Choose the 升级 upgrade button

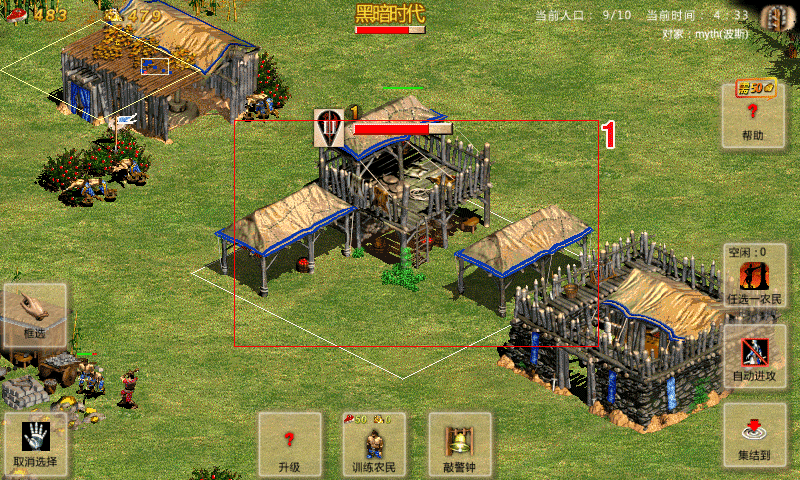[x=290, y=444]
